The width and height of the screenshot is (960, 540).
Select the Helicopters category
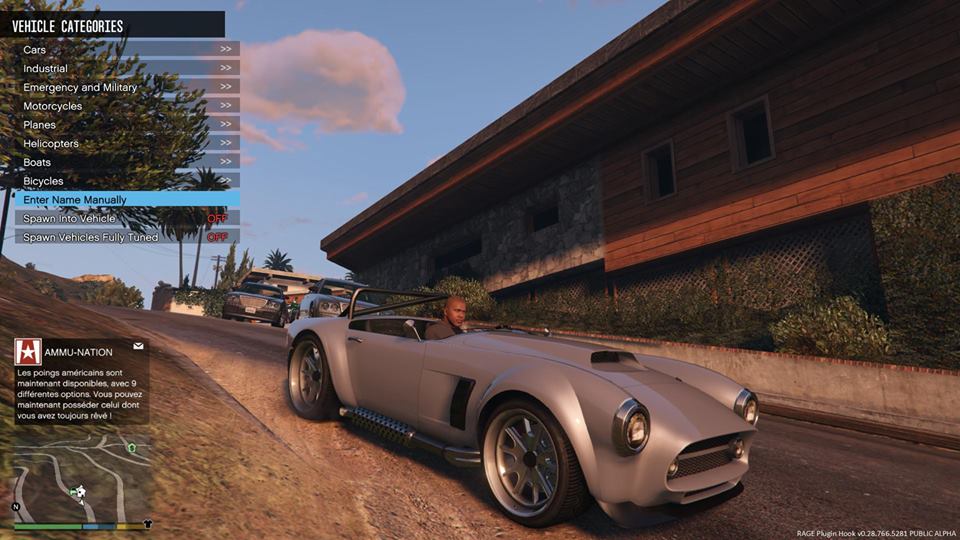tap(125, 143)
